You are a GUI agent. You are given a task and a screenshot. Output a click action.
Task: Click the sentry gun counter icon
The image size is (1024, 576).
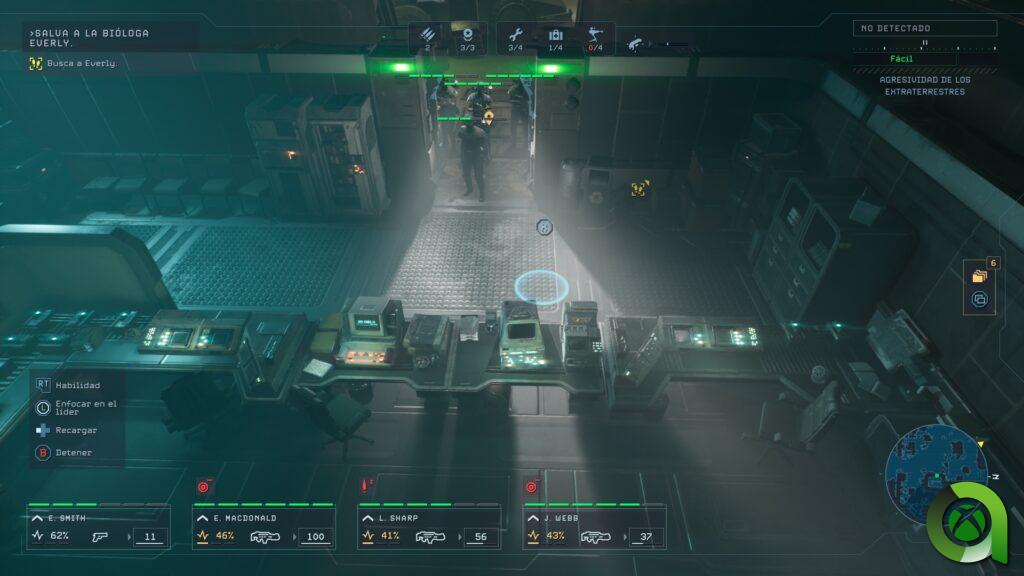click(597, 36)
